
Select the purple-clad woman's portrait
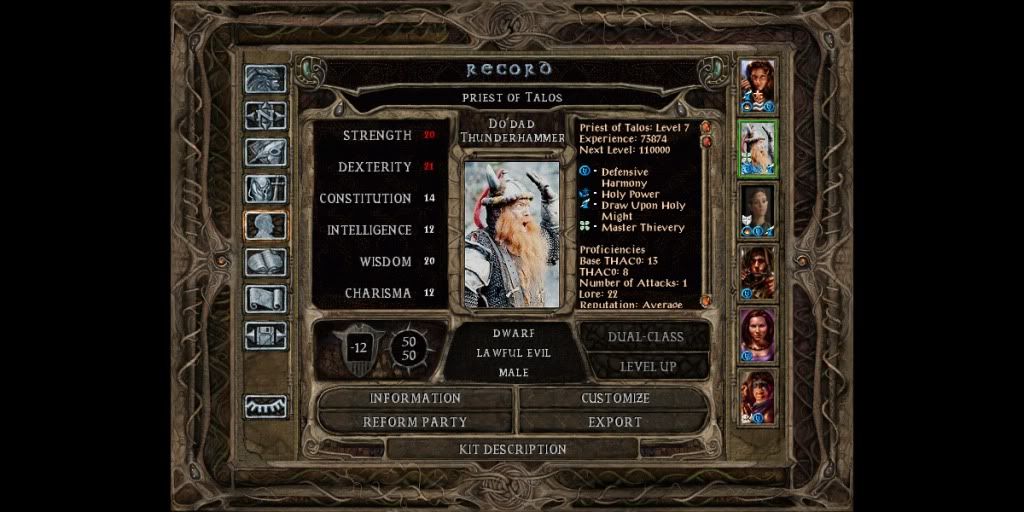click(757, 334)
